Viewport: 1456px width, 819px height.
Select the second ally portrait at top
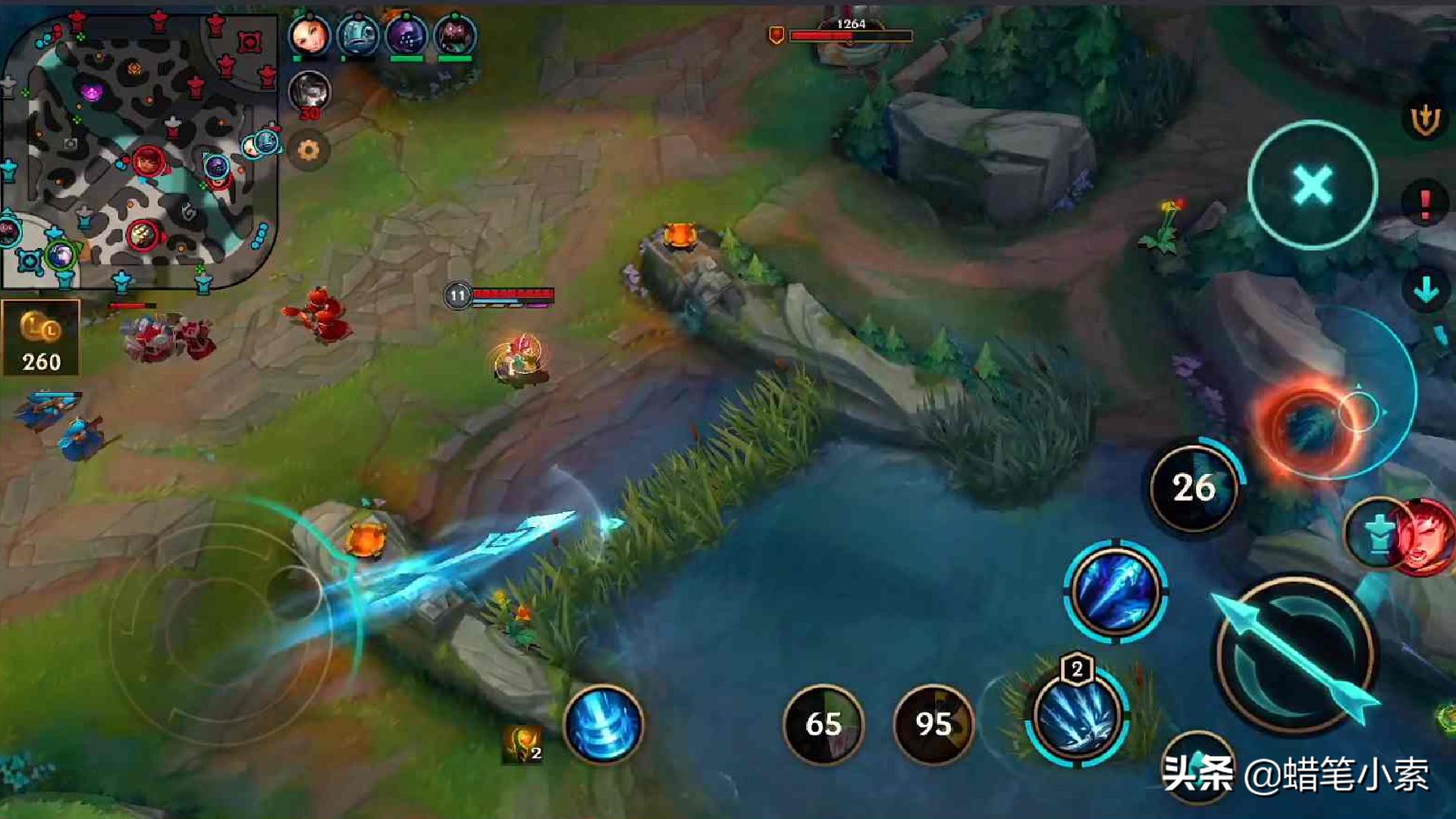356,34
